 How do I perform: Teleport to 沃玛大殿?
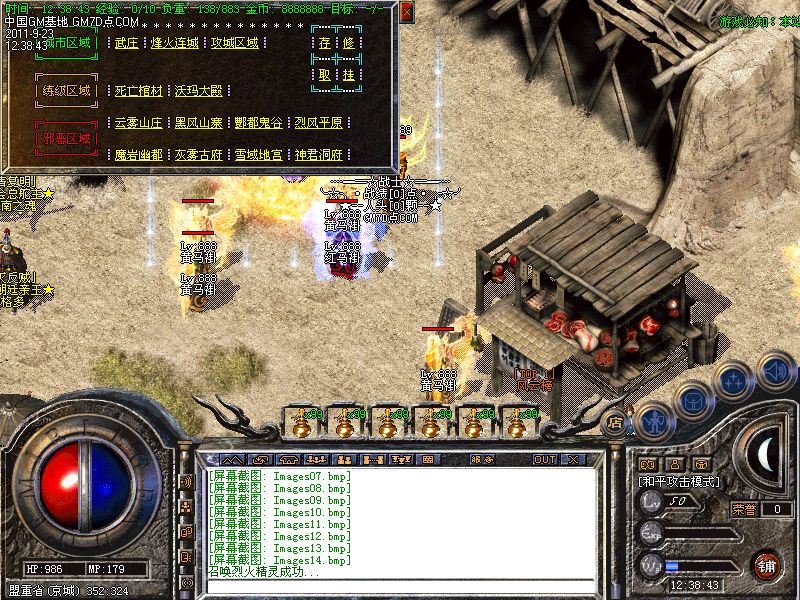point(198,91)
